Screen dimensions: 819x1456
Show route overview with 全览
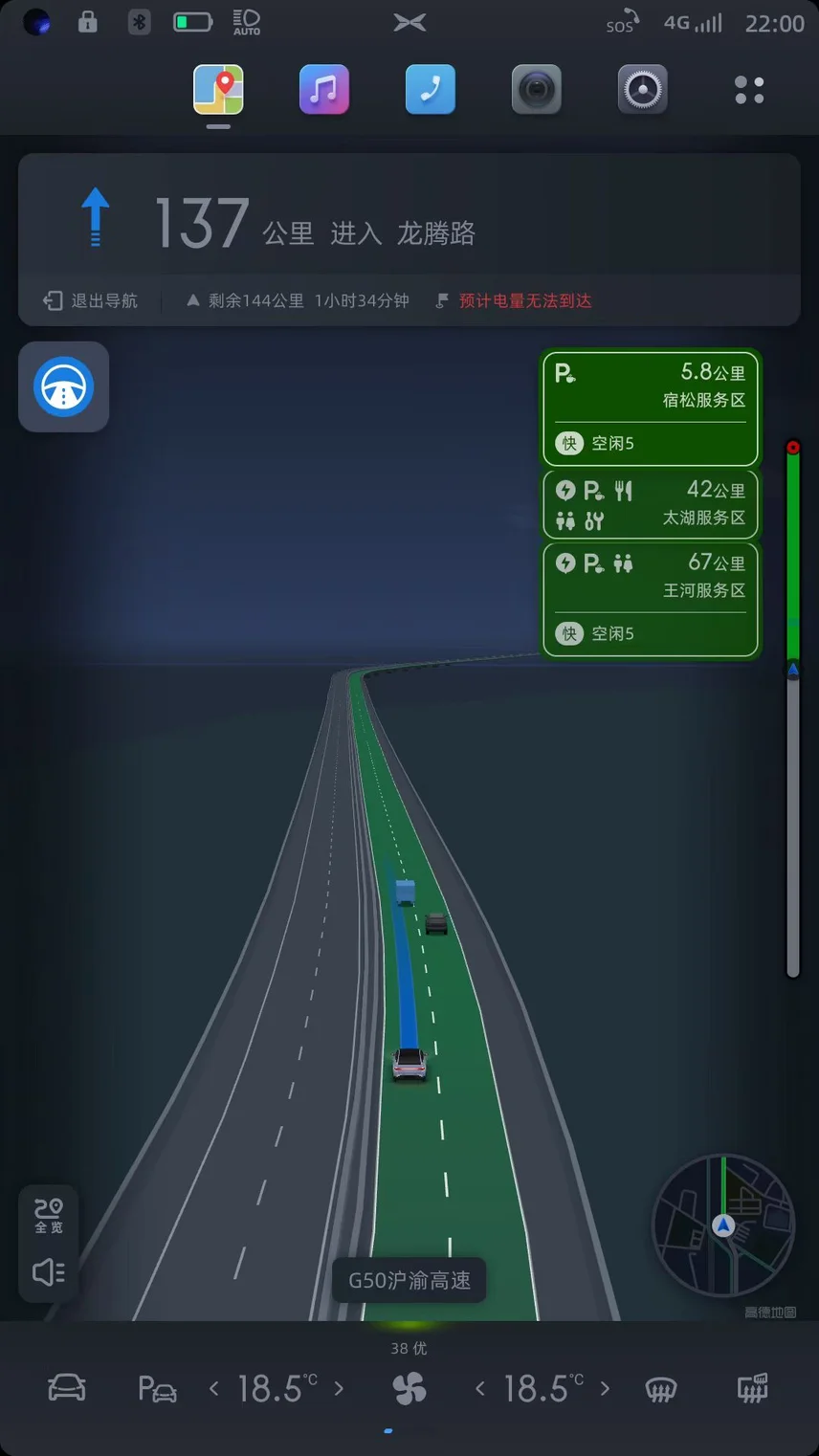(49, 1215)
